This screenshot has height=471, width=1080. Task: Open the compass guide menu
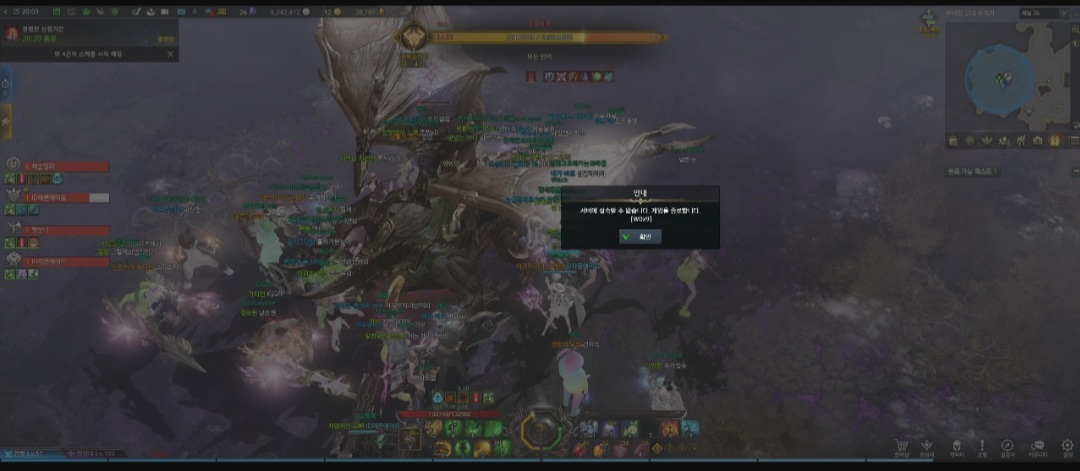[1007, 446]
